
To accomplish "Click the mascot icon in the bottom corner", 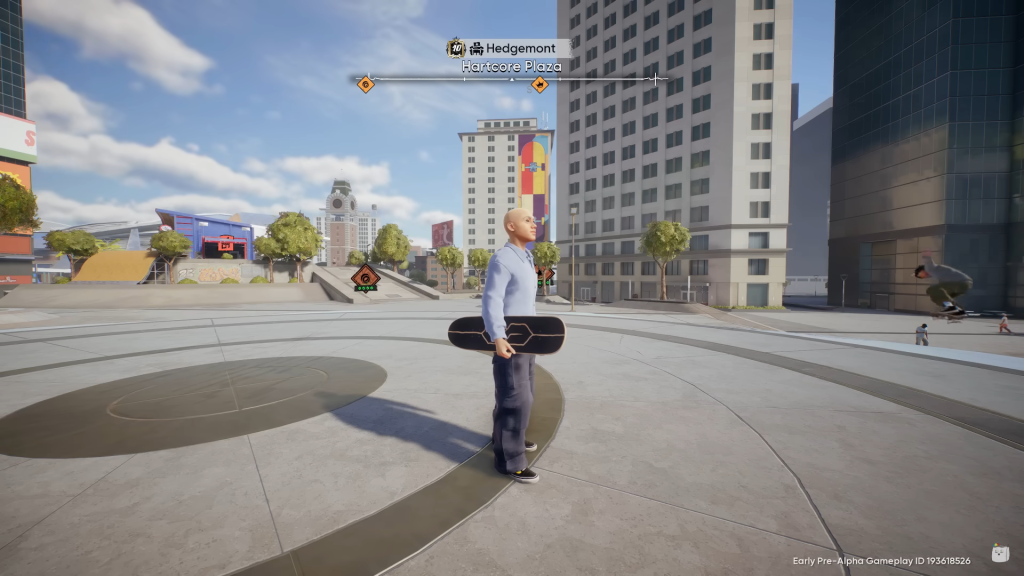I will tap(999, 553).
